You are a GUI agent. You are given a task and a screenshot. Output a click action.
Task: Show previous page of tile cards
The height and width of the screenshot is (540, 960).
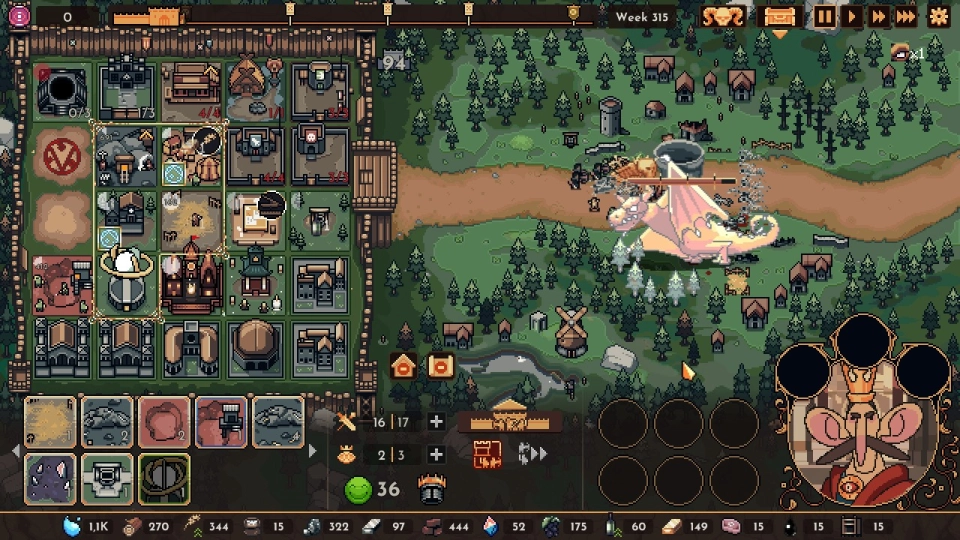click(x=14, y=451)
